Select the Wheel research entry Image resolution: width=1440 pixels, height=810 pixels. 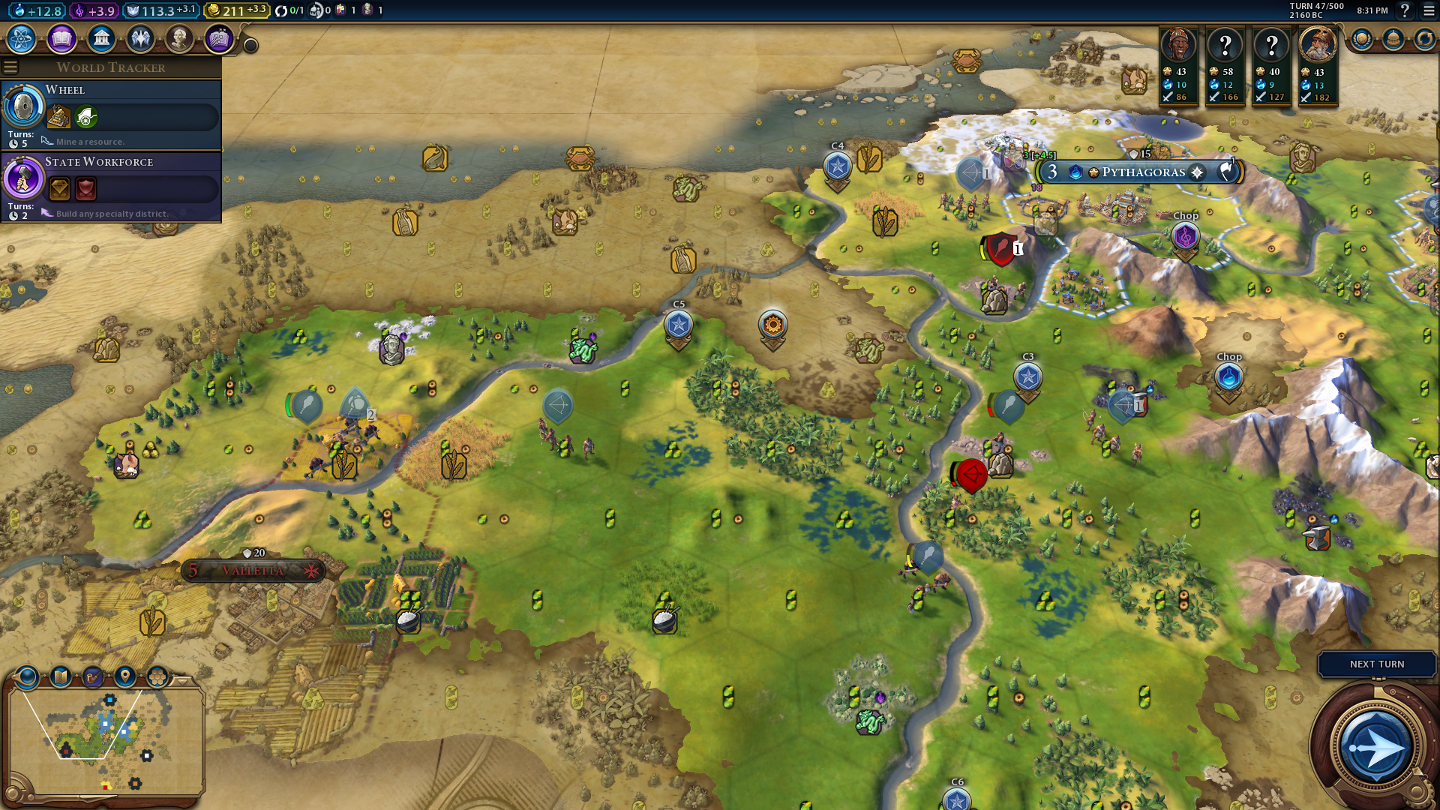click(110, 115)
